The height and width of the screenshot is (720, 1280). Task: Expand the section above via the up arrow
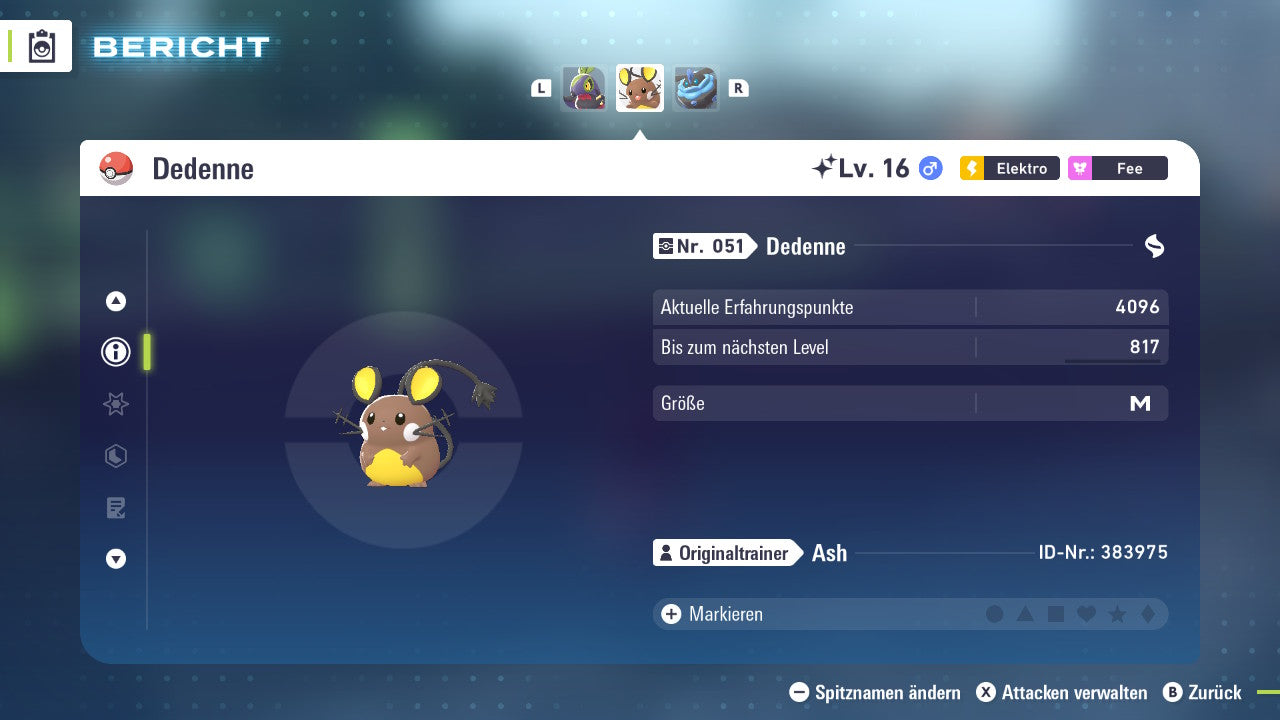(x=115, y=301)
